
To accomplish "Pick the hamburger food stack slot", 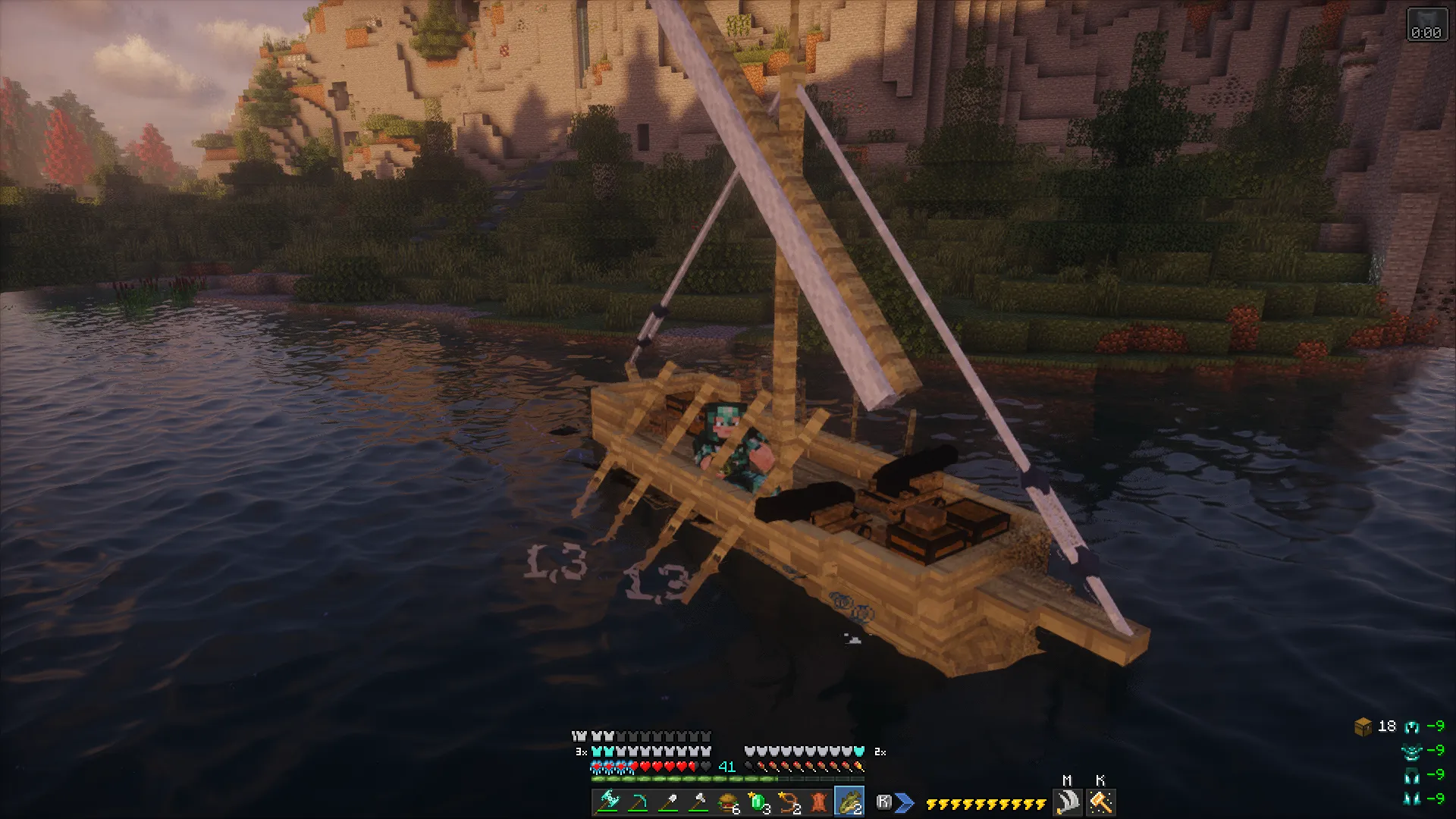I will coord(728,802).
